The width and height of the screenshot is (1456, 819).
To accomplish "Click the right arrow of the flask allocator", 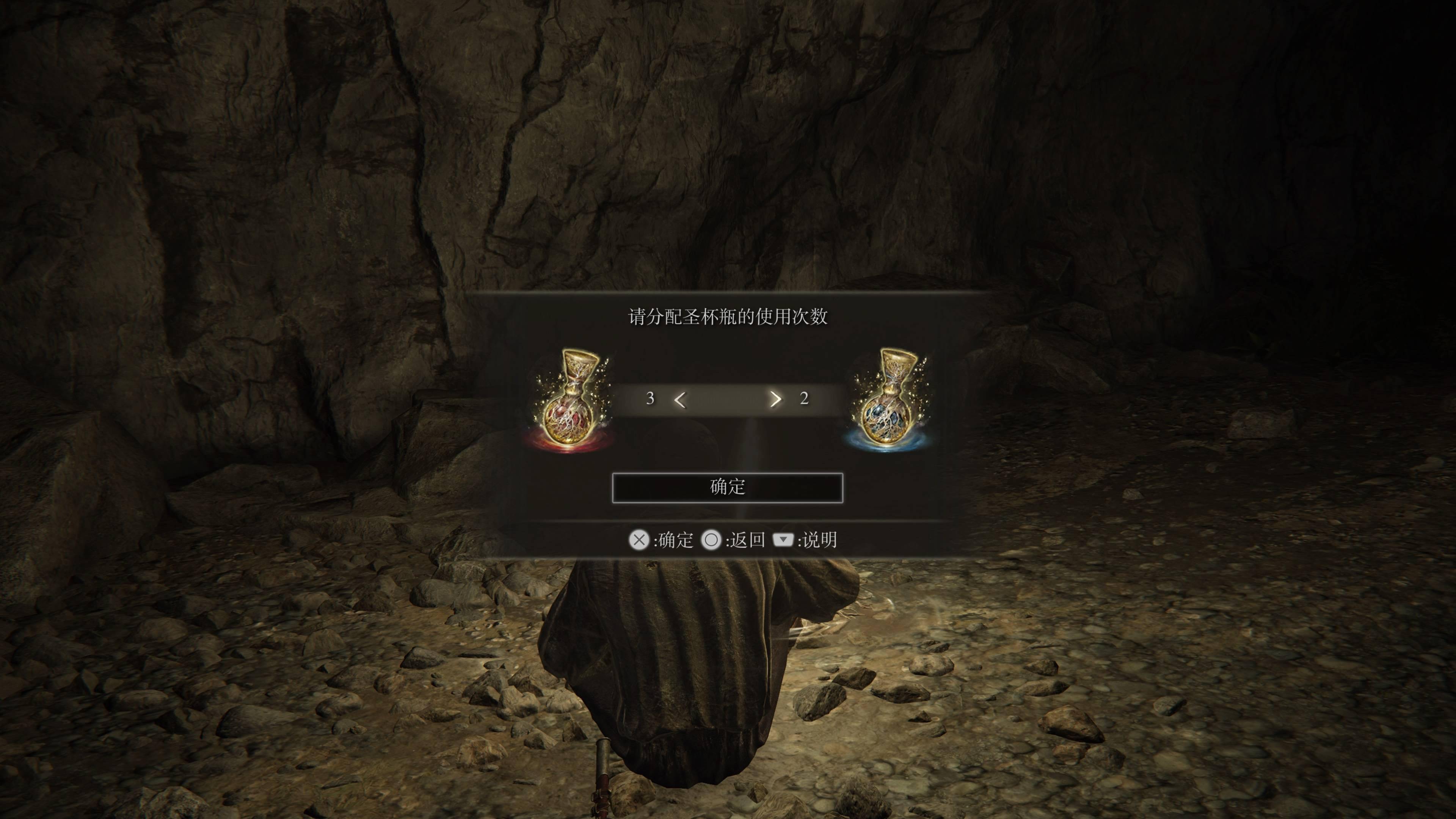I will 775,400.
